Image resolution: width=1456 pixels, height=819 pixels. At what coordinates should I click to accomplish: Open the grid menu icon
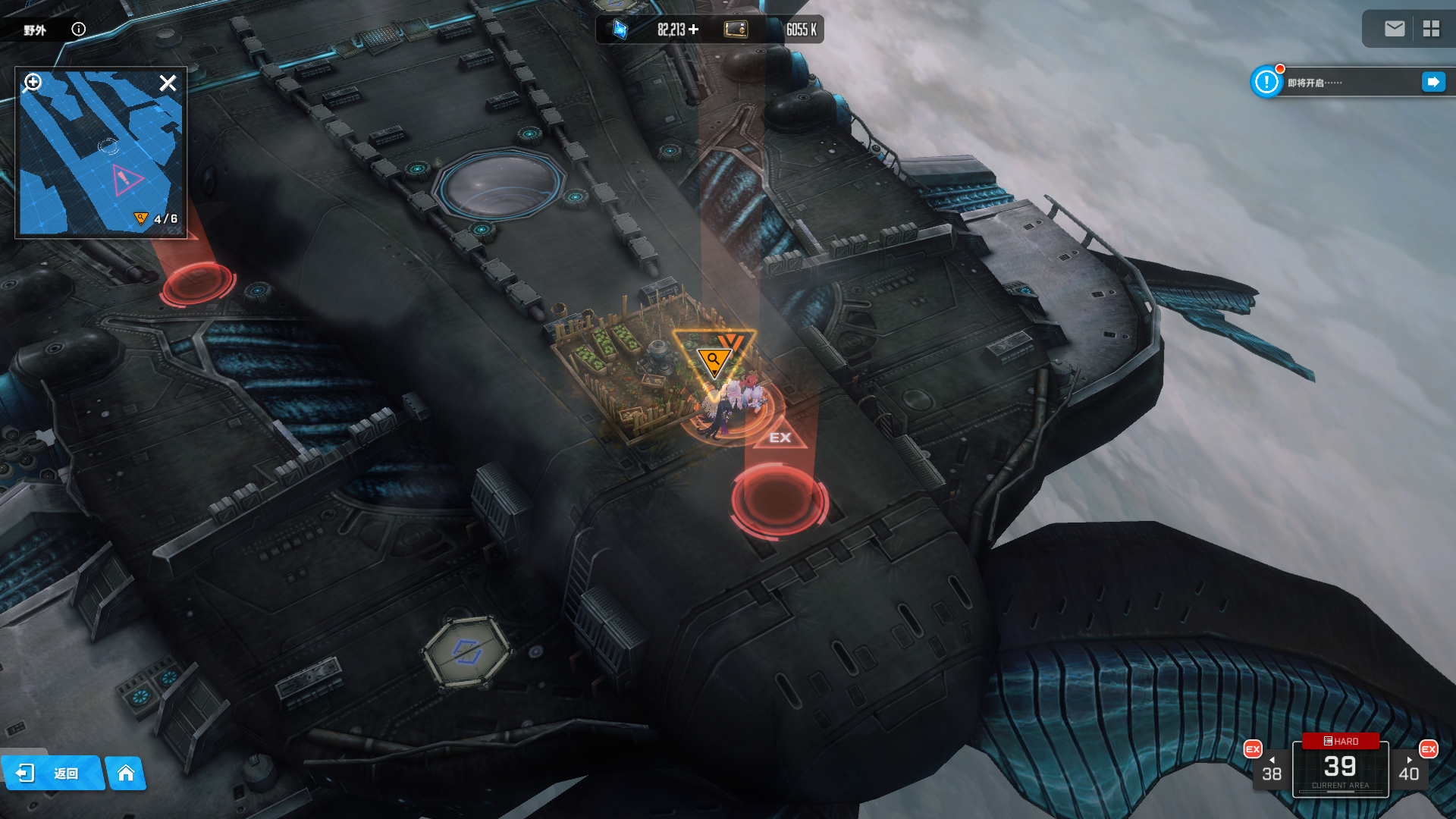click(x=1431, y=29)
